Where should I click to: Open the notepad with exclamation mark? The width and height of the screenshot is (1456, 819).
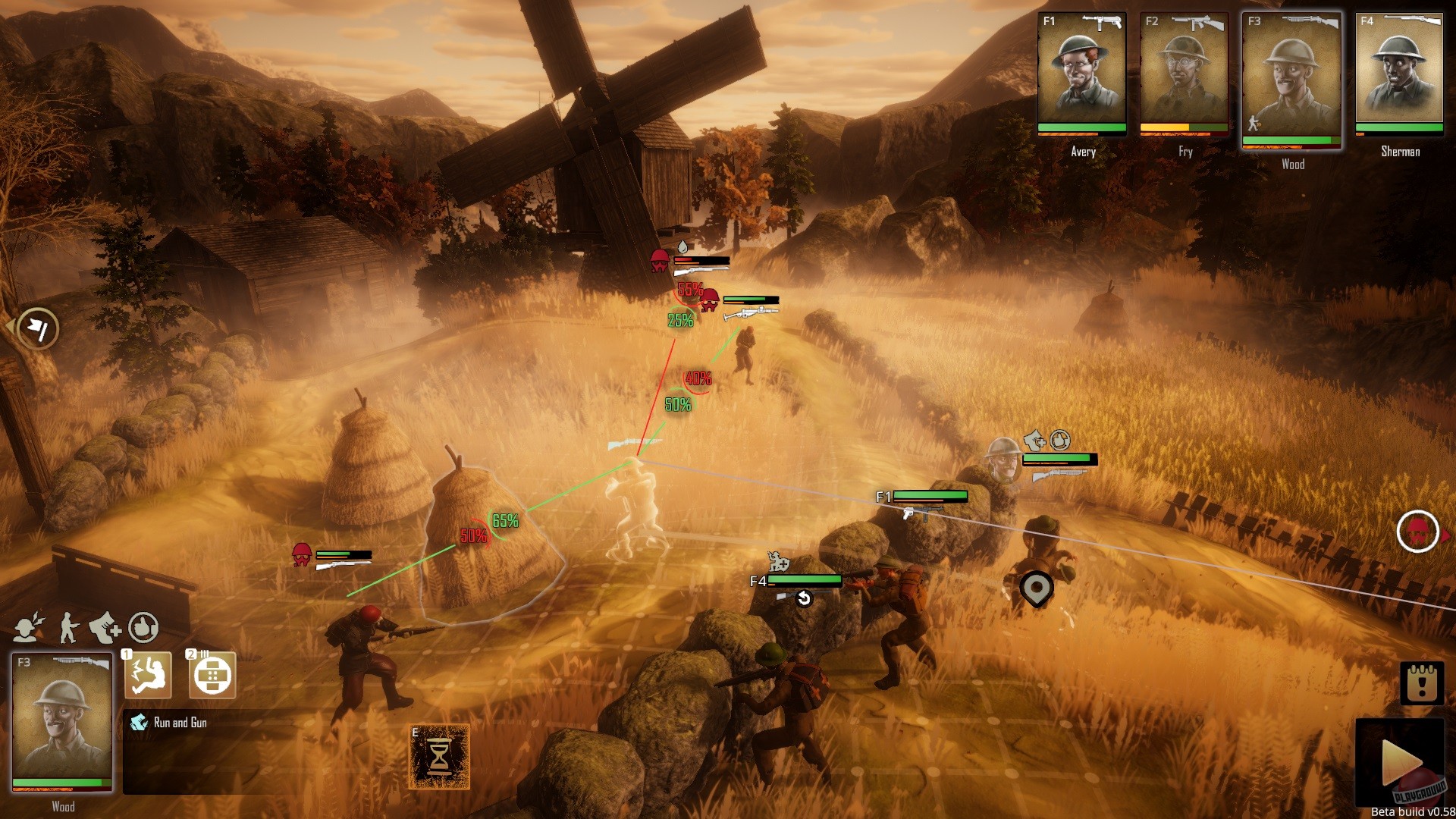[1421, 682]
